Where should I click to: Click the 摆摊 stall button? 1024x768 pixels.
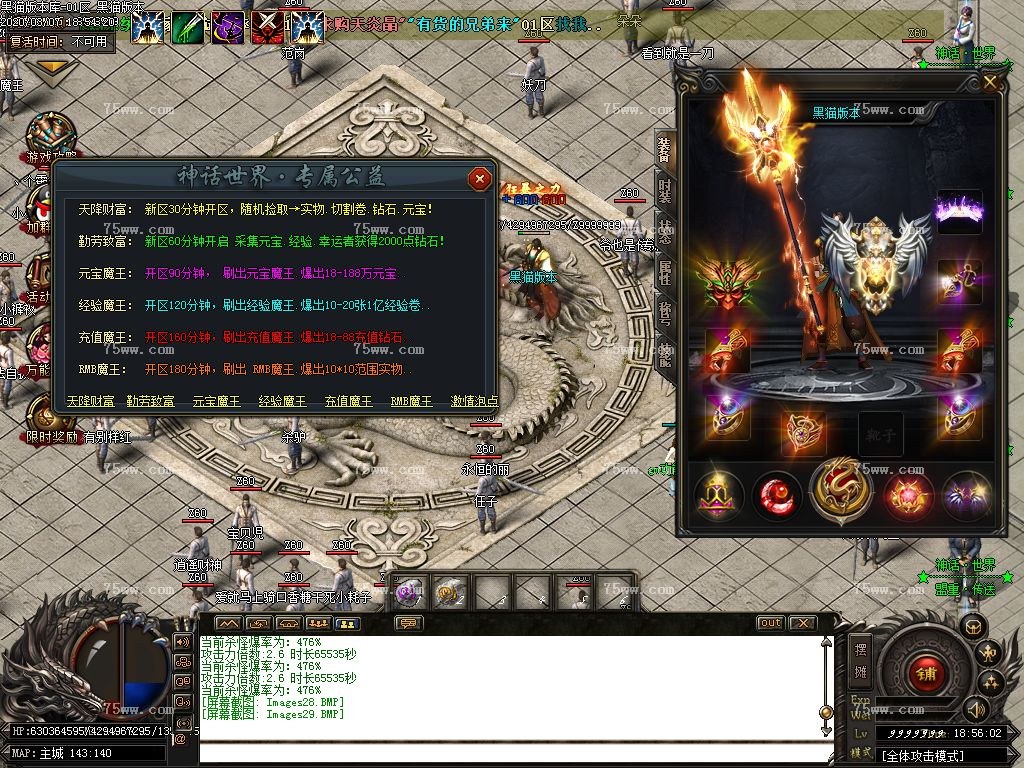[861, 659]
